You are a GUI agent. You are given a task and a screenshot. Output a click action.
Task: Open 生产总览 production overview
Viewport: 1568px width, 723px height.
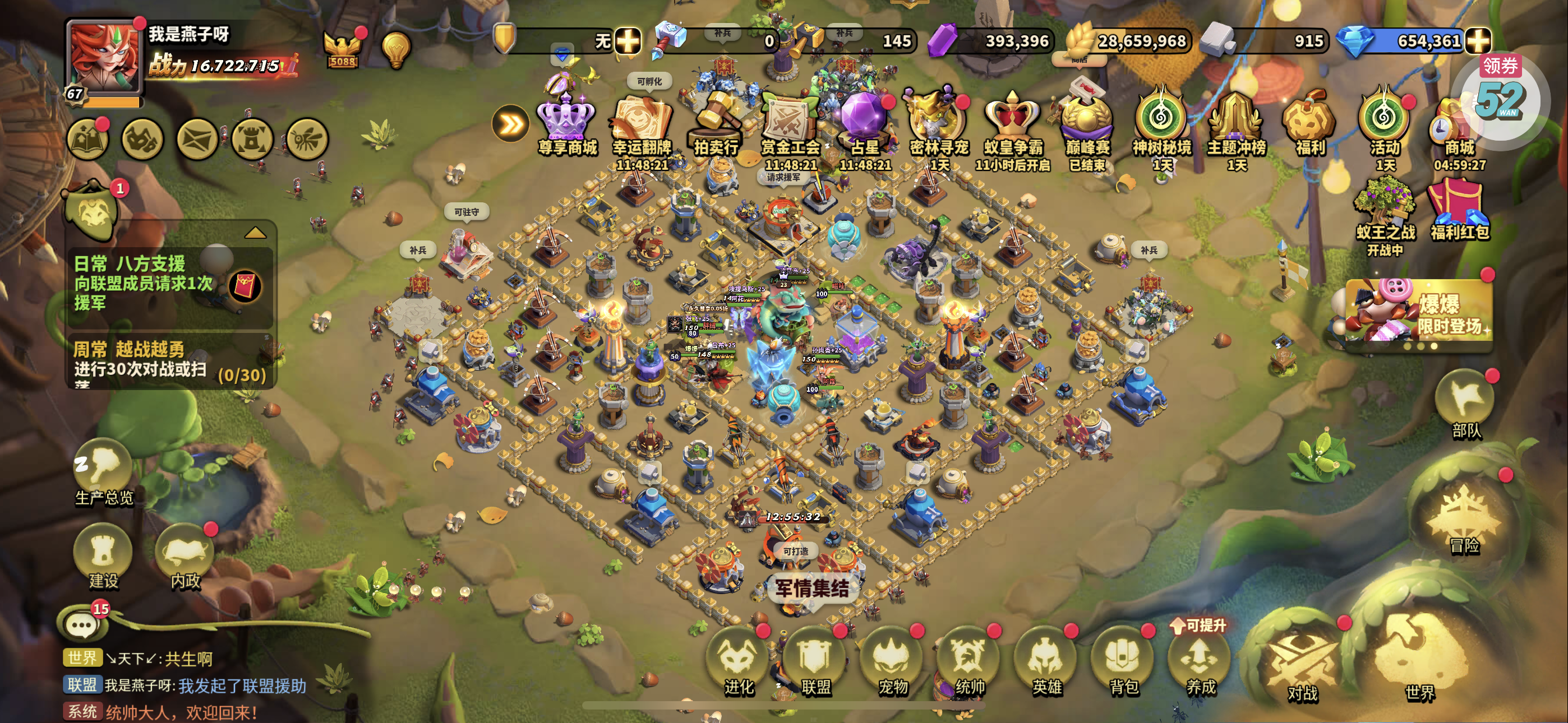coord(104,472)
